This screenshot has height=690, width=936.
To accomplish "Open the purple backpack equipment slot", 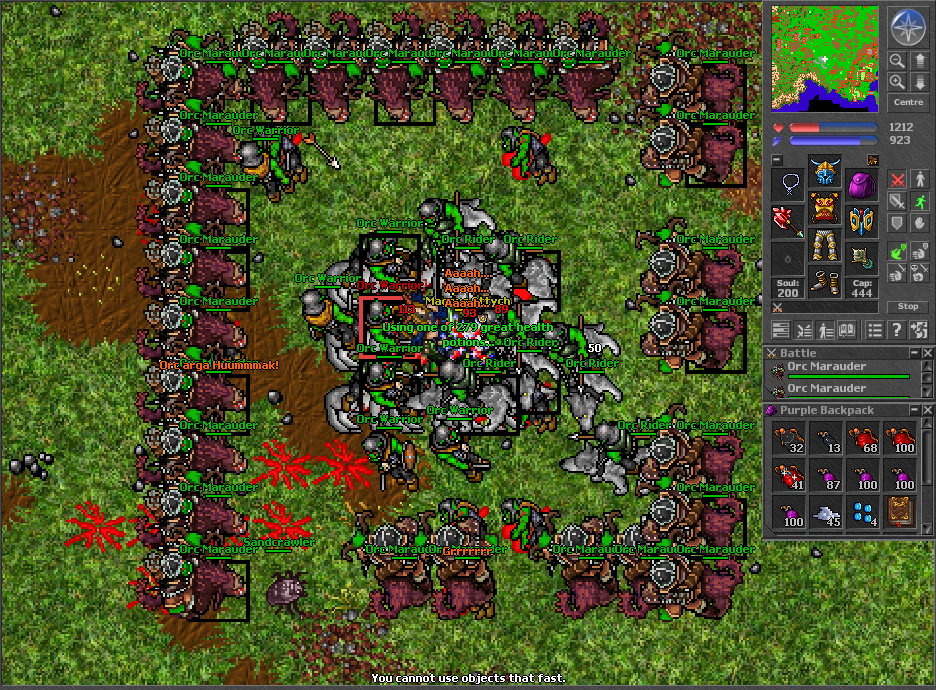I will 861,184.
